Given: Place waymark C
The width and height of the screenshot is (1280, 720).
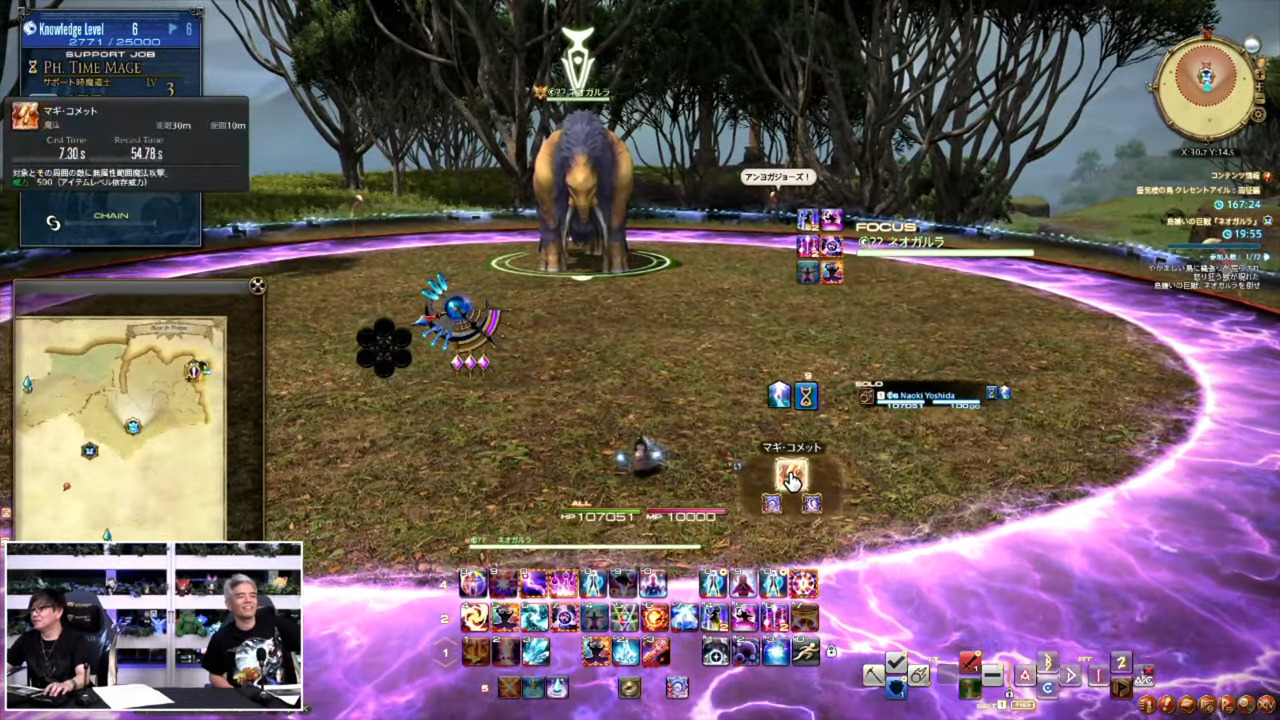Looking at the screenshot, I should 1046,688.
